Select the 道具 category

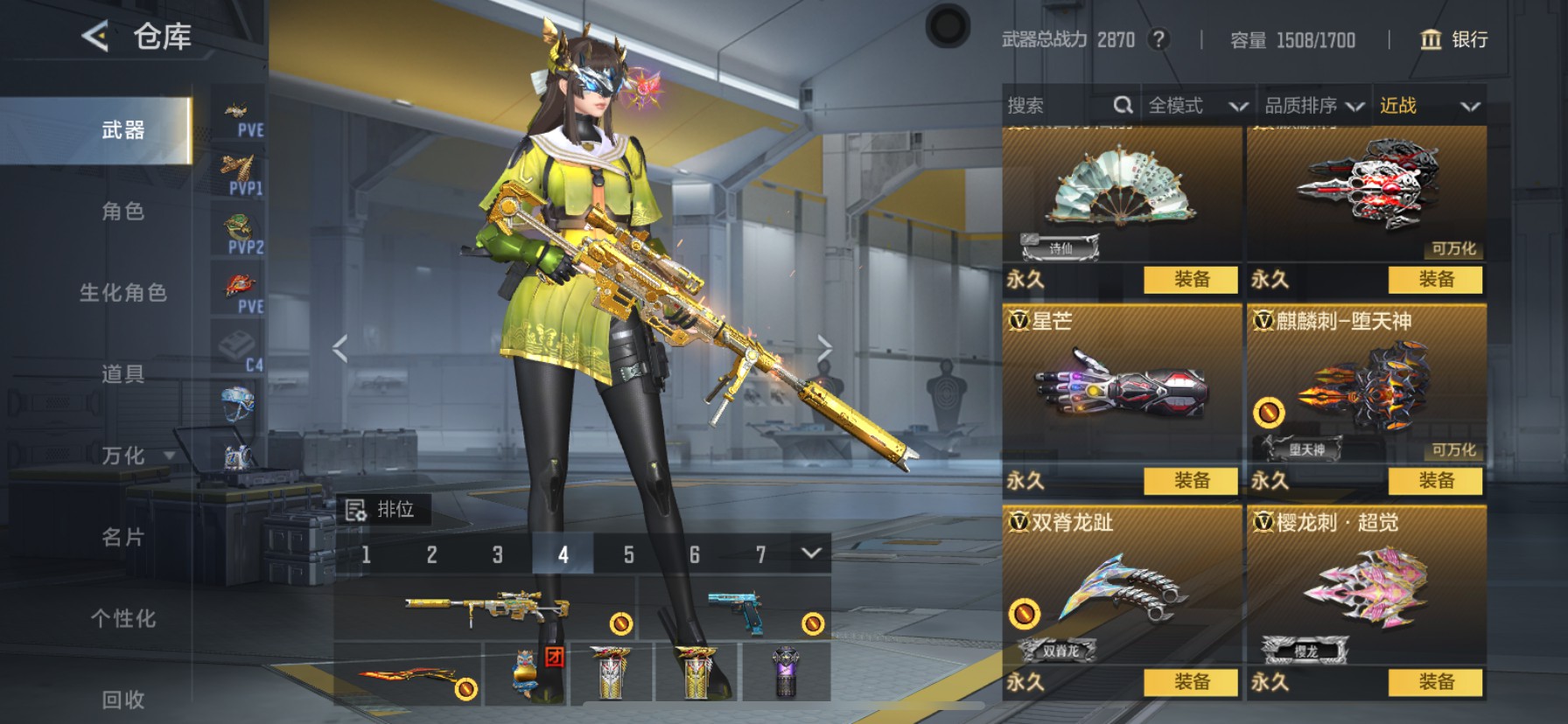pos(122,374)
